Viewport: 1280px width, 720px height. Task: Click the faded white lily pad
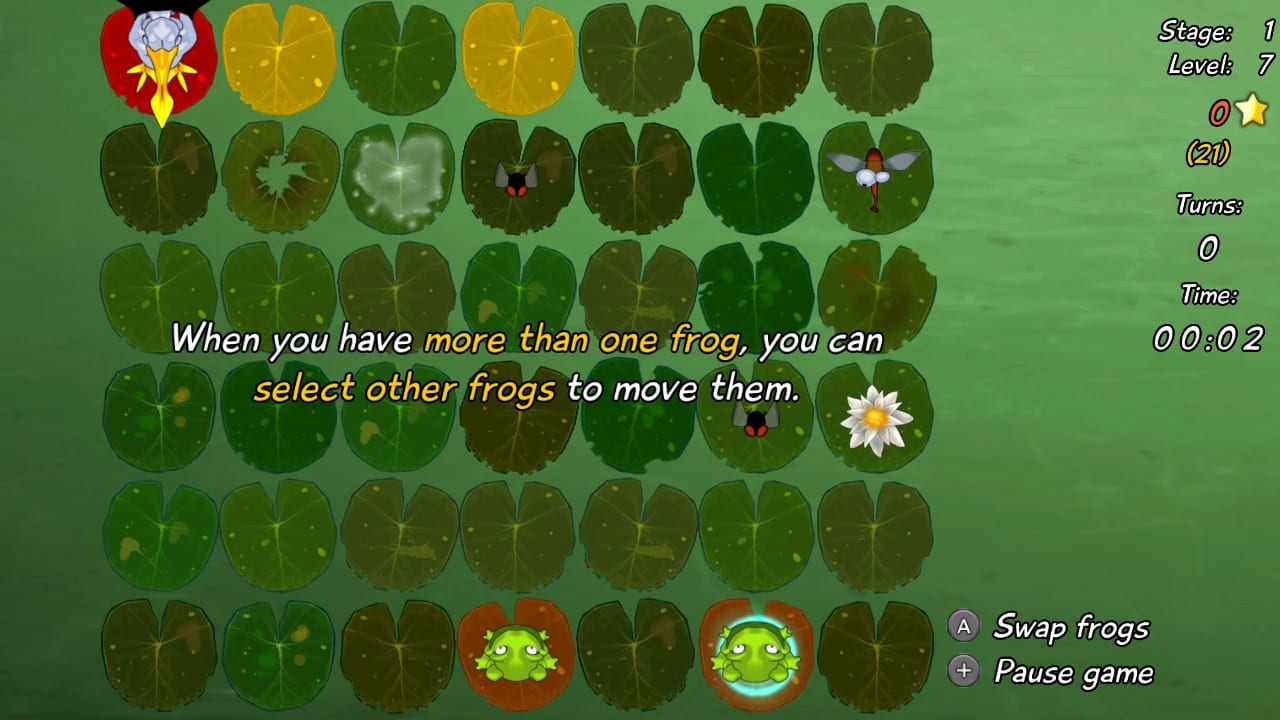coord(398,178)
